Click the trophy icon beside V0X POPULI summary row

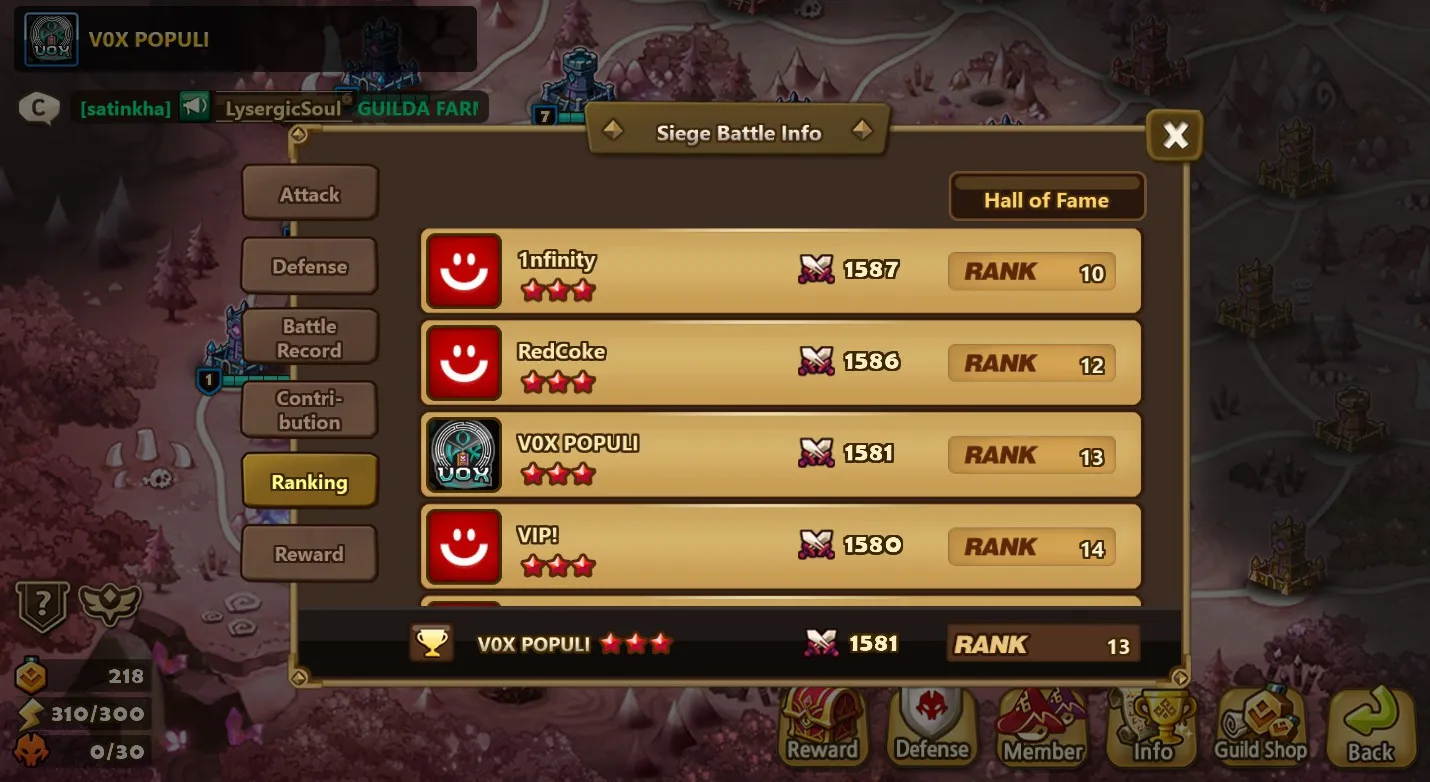[x=430, y=643]
